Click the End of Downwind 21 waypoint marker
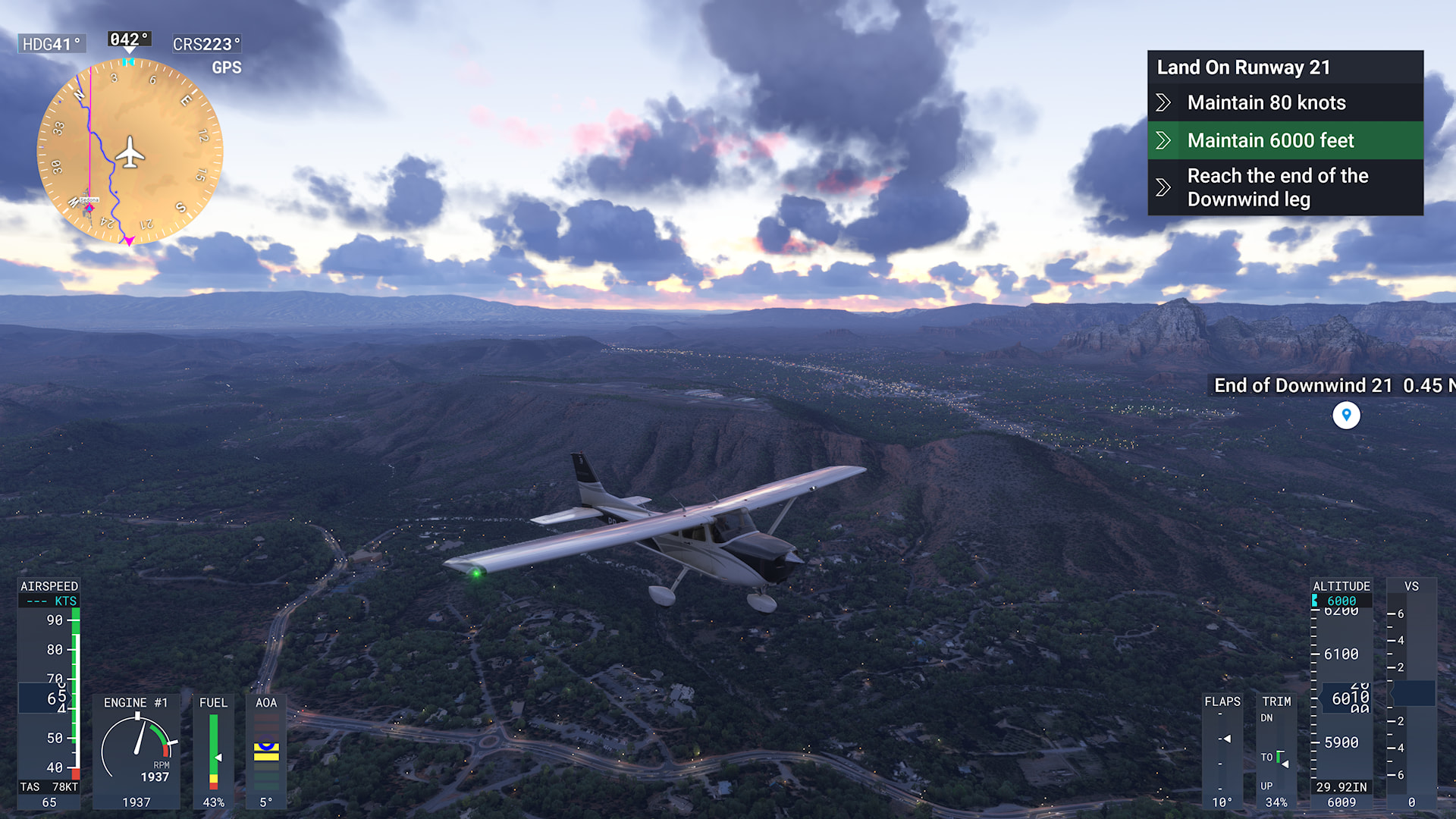 pyautogui.click(x=1346, y=415)
